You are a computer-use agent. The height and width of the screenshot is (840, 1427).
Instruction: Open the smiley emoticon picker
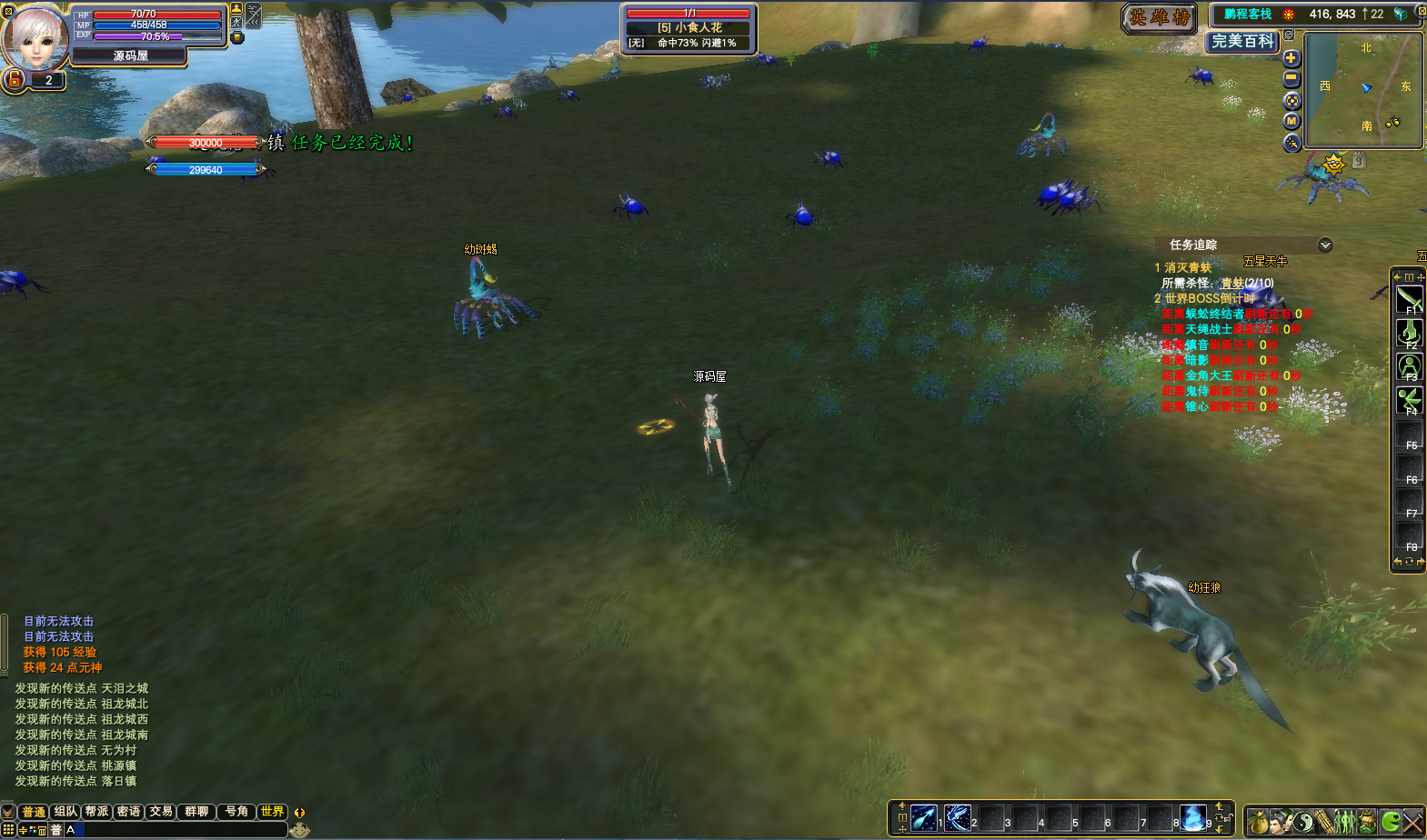pos(300,829)
